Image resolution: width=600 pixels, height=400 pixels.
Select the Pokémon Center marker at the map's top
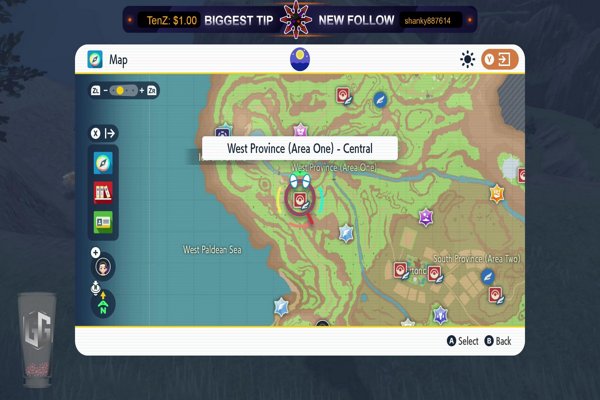click(x=343, y=95)
